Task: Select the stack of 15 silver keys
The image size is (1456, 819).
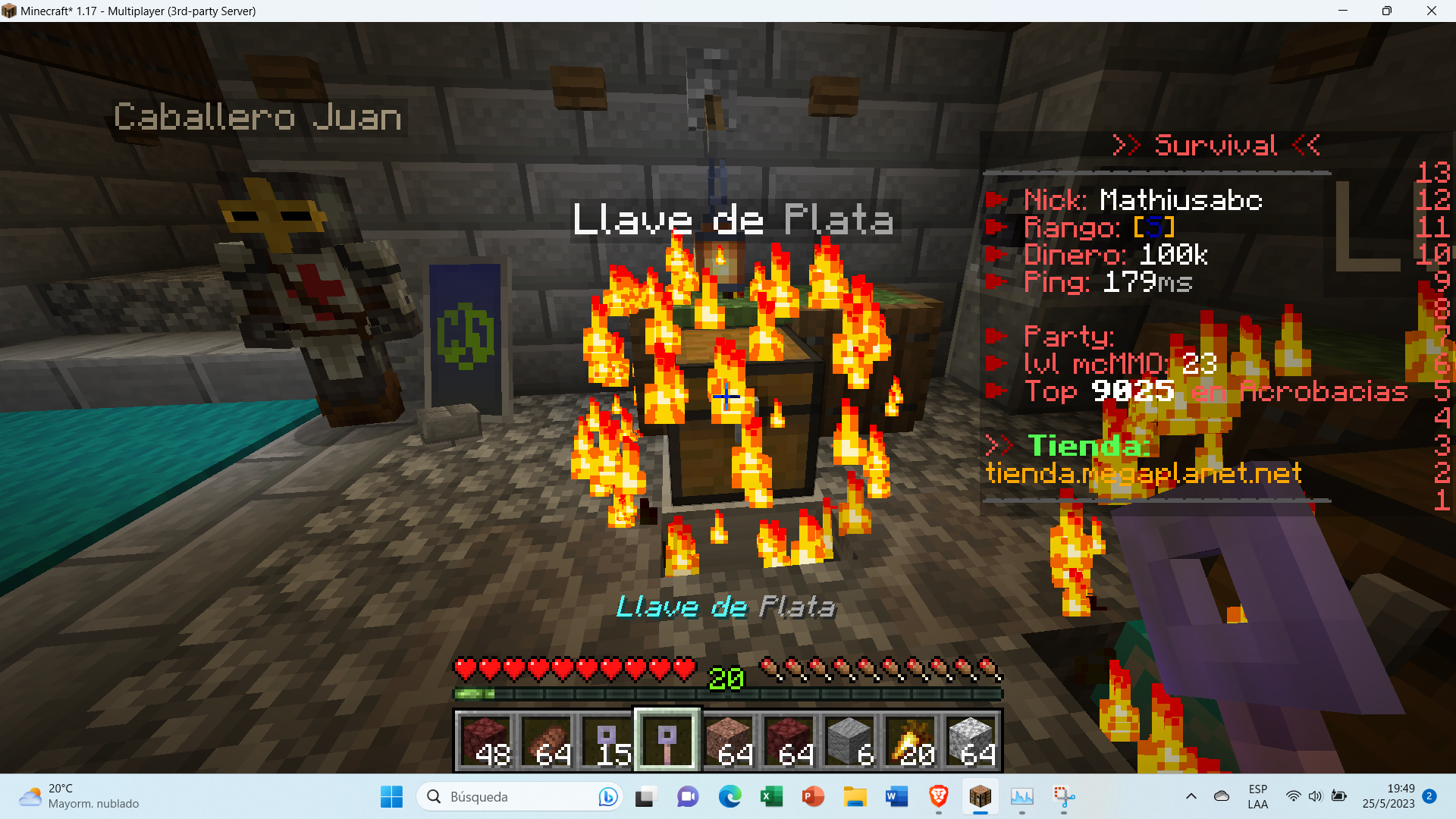Action: (607, 740)
